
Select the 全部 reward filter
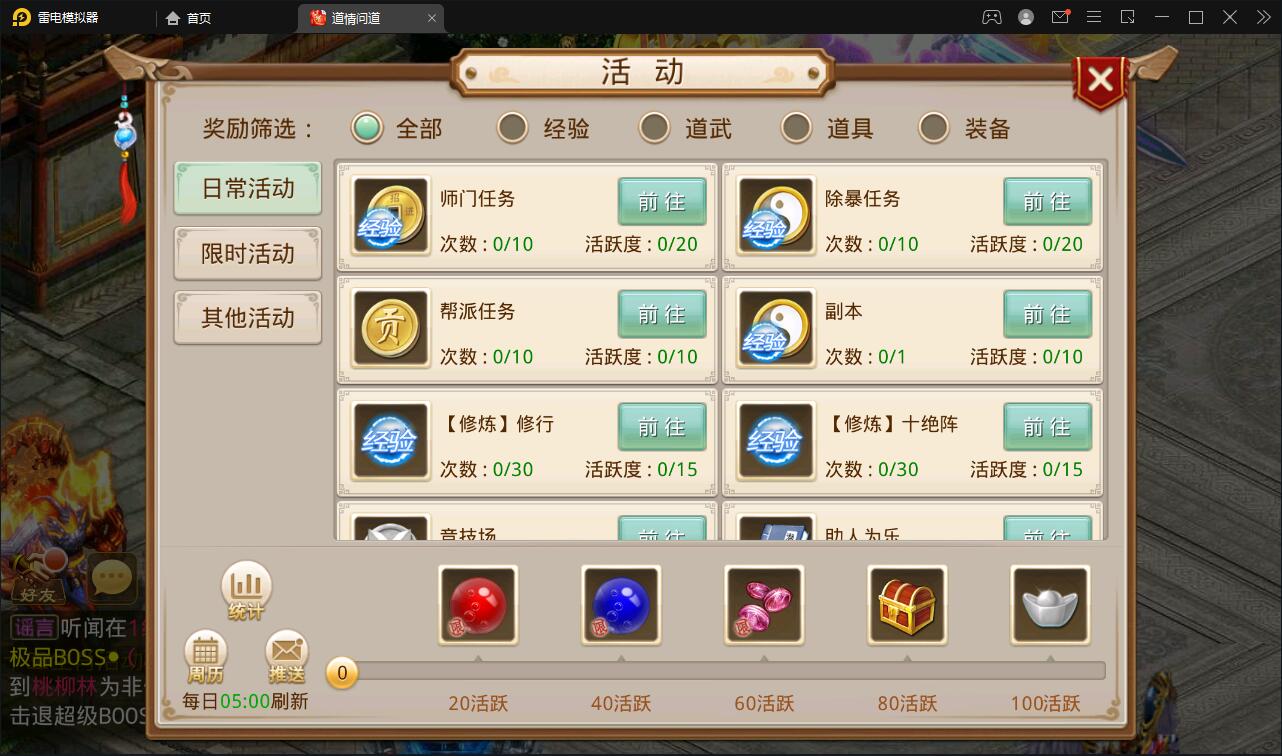(369, 129)
